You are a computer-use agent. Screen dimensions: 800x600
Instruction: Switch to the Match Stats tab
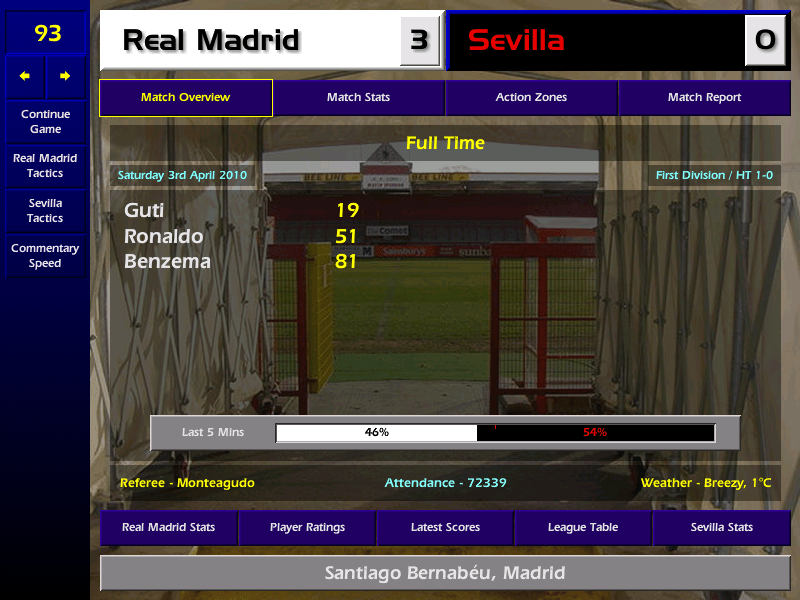click(358, 98)
